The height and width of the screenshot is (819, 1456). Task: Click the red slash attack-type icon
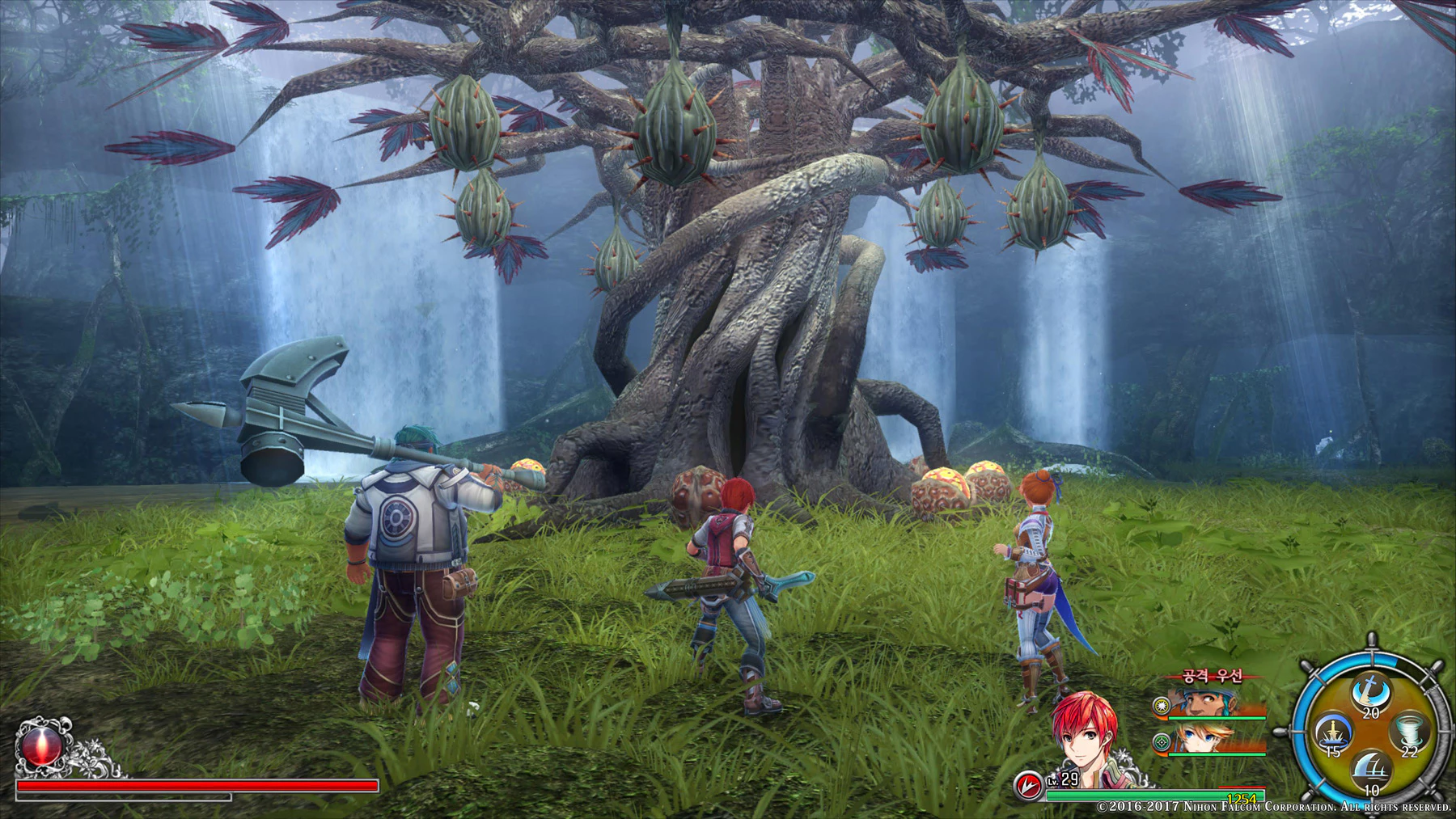1028,784
